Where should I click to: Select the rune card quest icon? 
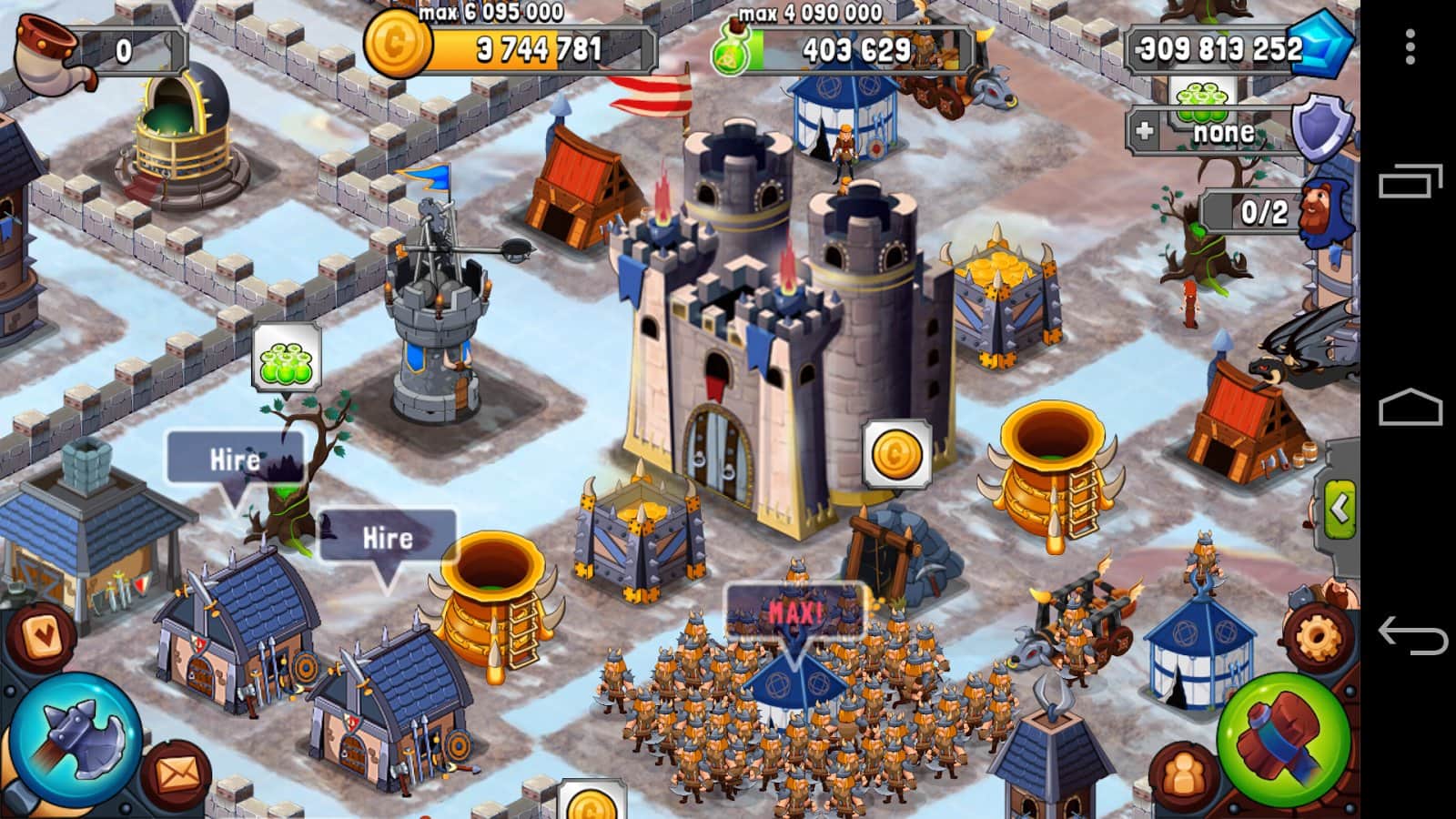coord(43,635)
